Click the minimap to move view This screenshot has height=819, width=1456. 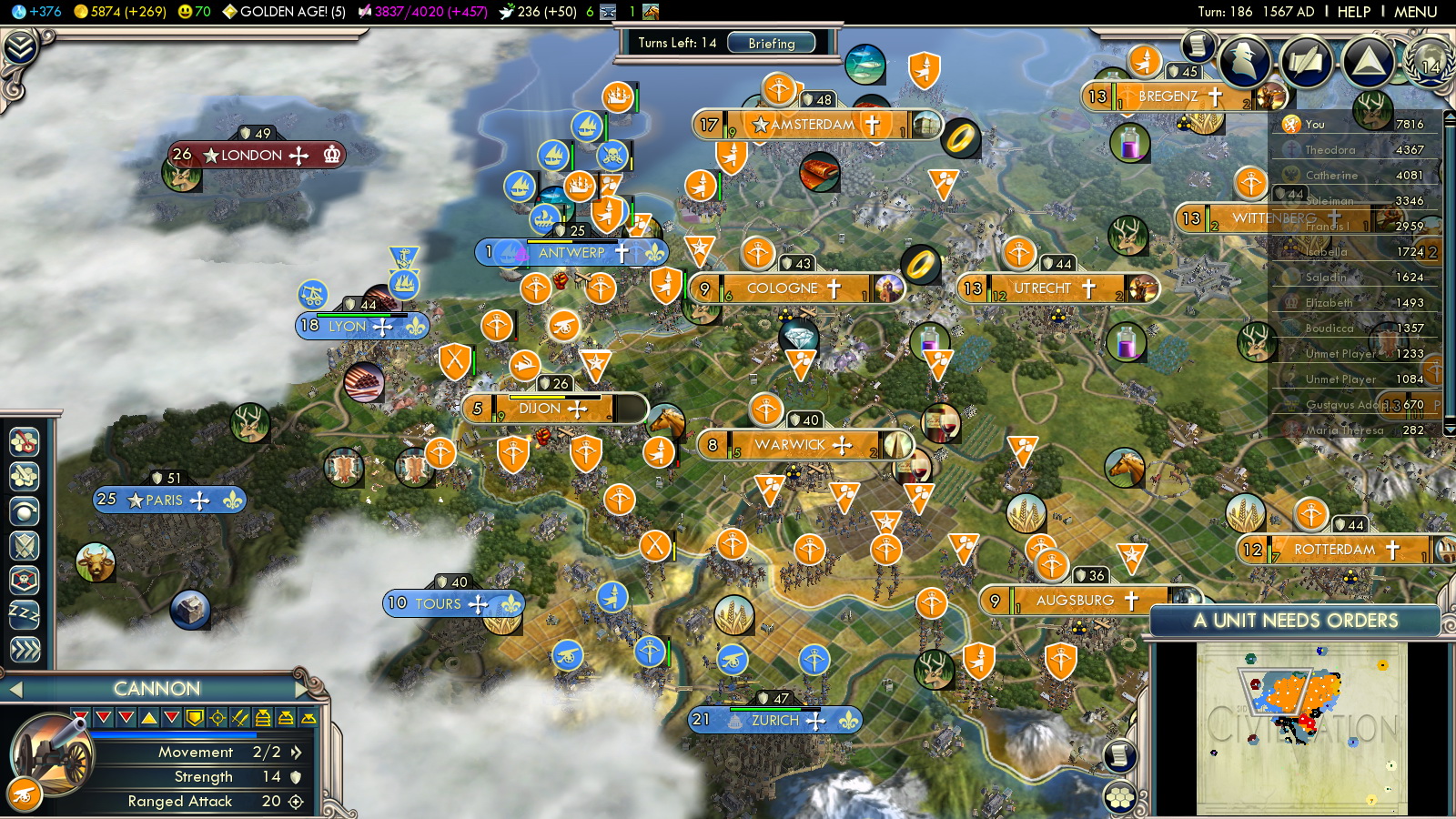pos(1301,728)
